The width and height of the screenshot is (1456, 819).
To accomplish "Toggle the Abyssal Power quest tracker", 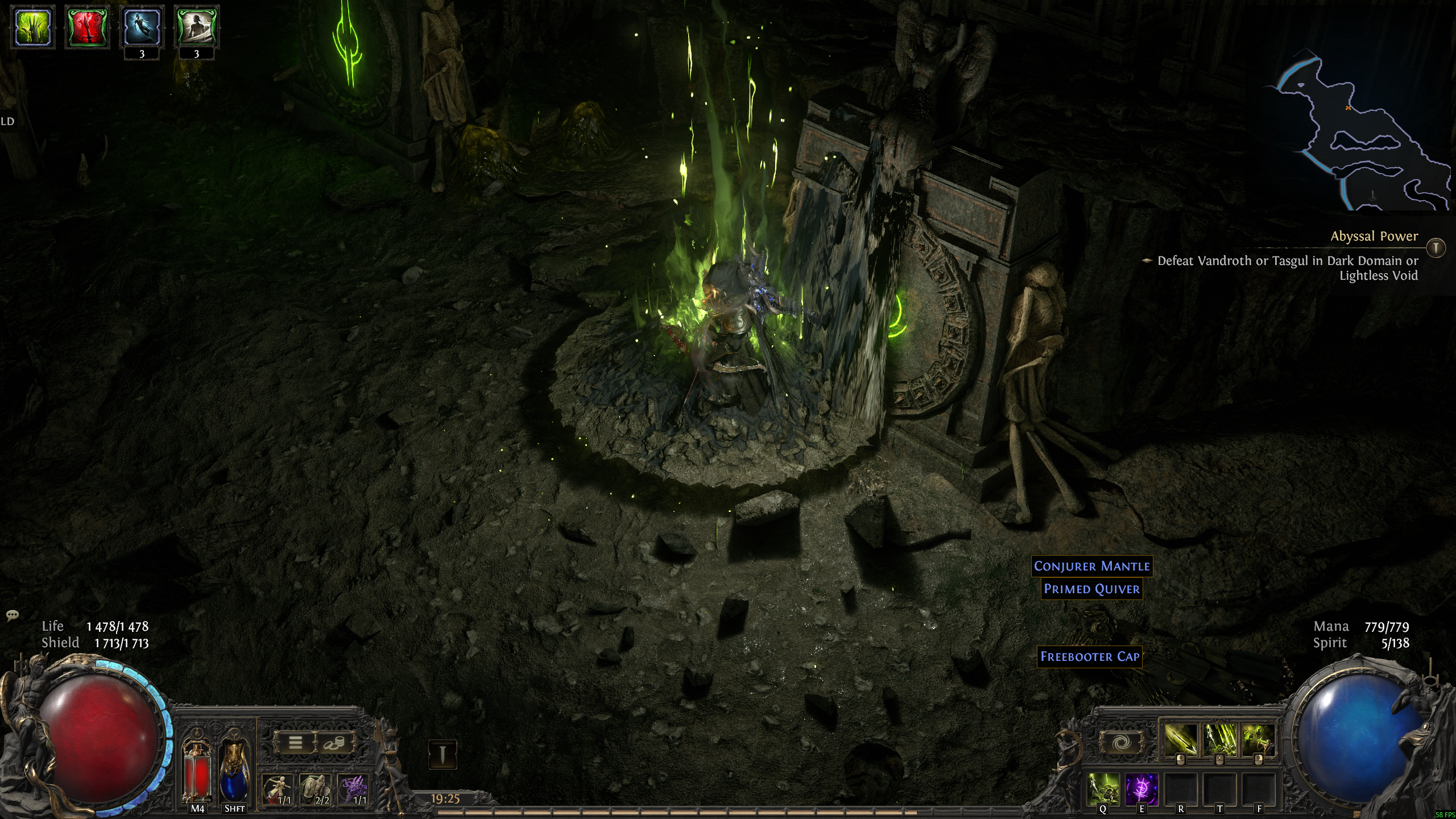I will pyautogui.click(x=1436, y=248).
